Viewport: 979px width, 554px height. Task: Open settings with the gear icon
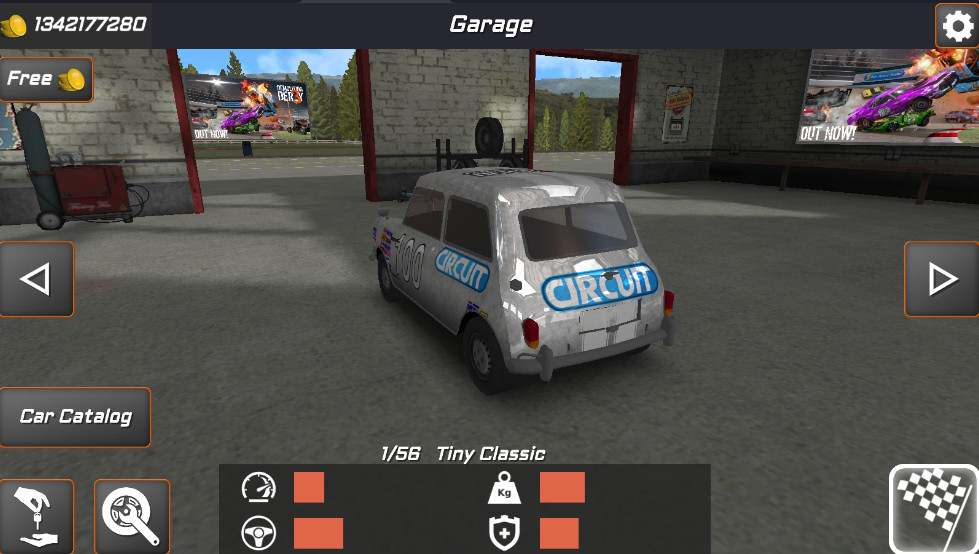[956, 25]
